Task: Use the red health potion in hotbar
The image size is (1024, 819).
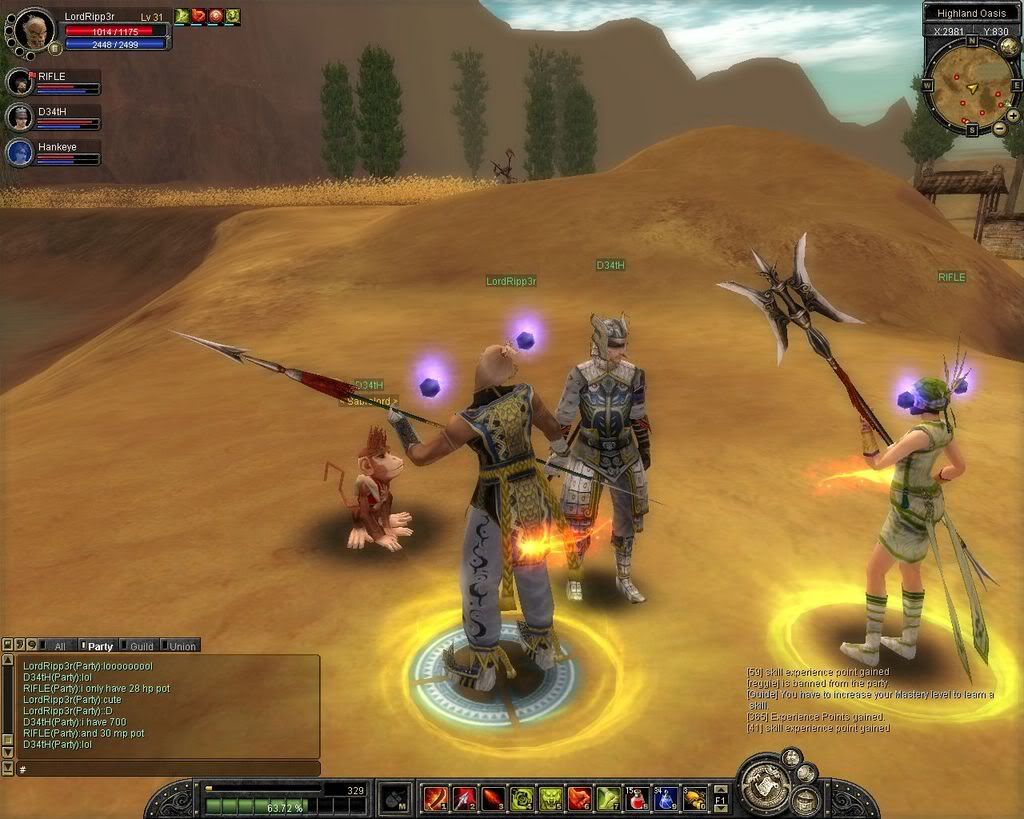Action: 636,798
